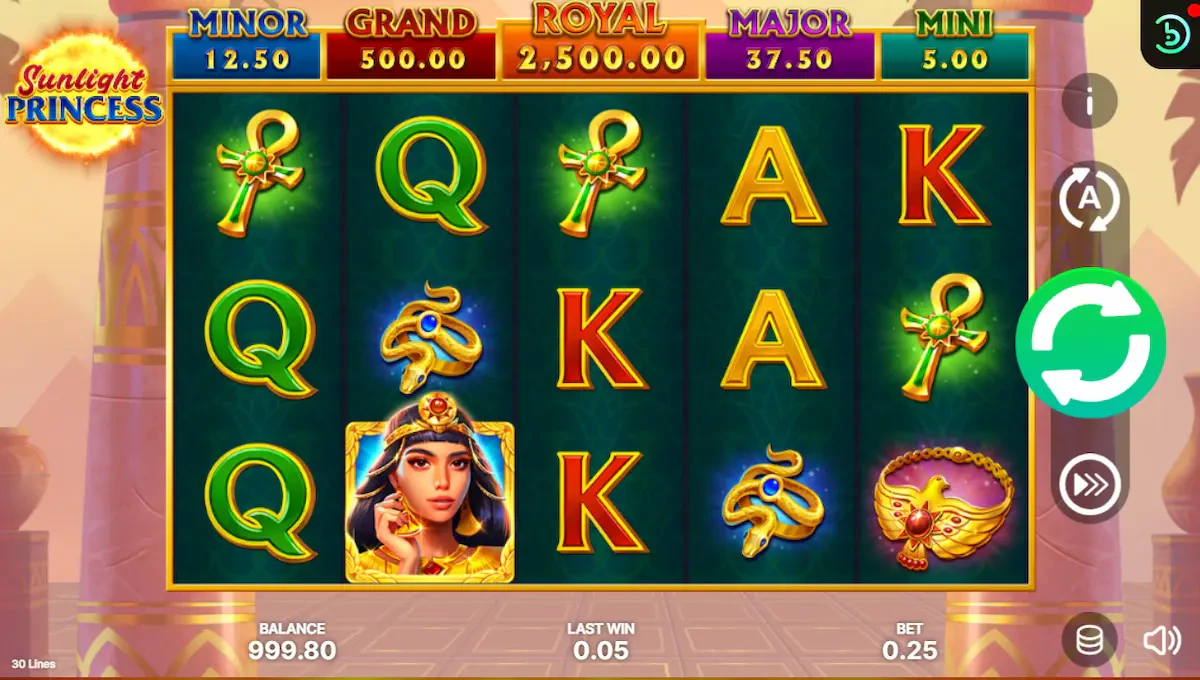Open bet settings via coin stack icon
The width and height of the screenshot is (1200, 680).
pos(1090,640)
